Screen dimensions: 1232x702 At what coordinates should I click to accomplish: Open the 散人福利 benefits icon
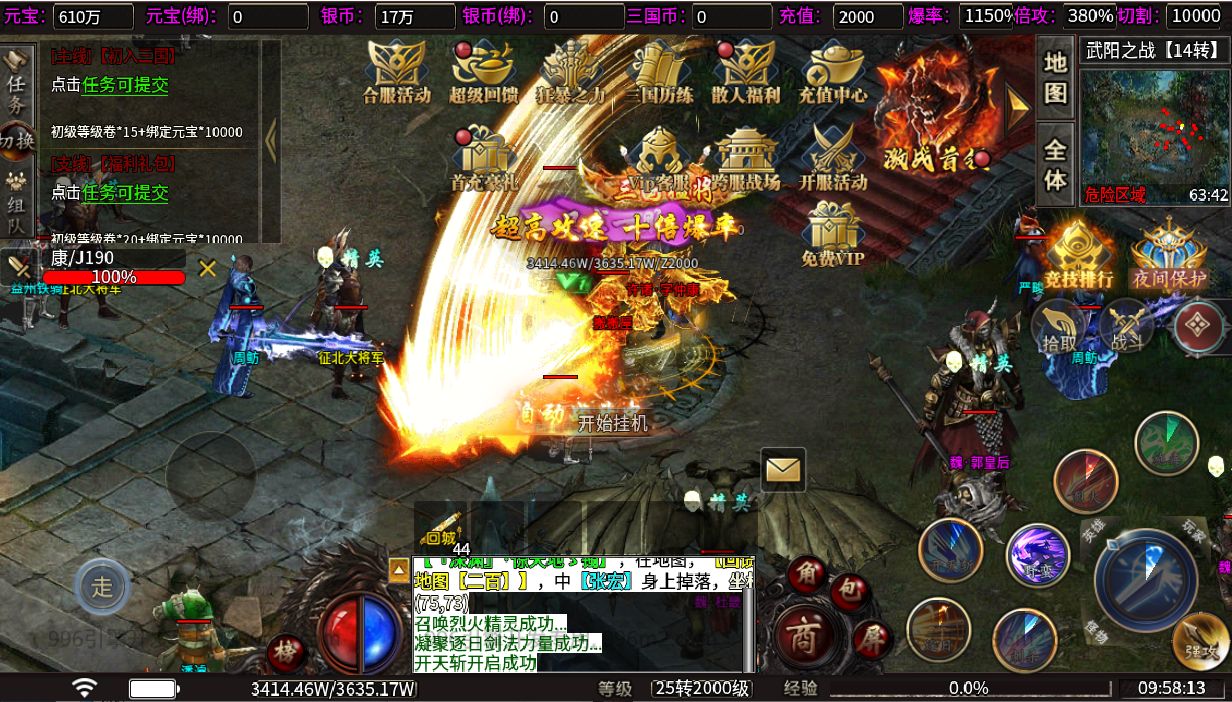pyautogui.click(x=745, y=70)
